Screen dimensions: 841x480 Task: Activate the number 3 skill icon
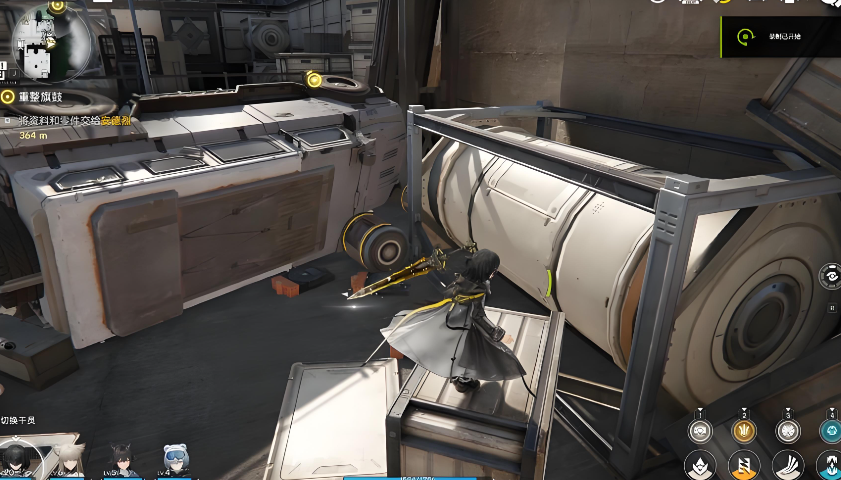tap(787, 430)
